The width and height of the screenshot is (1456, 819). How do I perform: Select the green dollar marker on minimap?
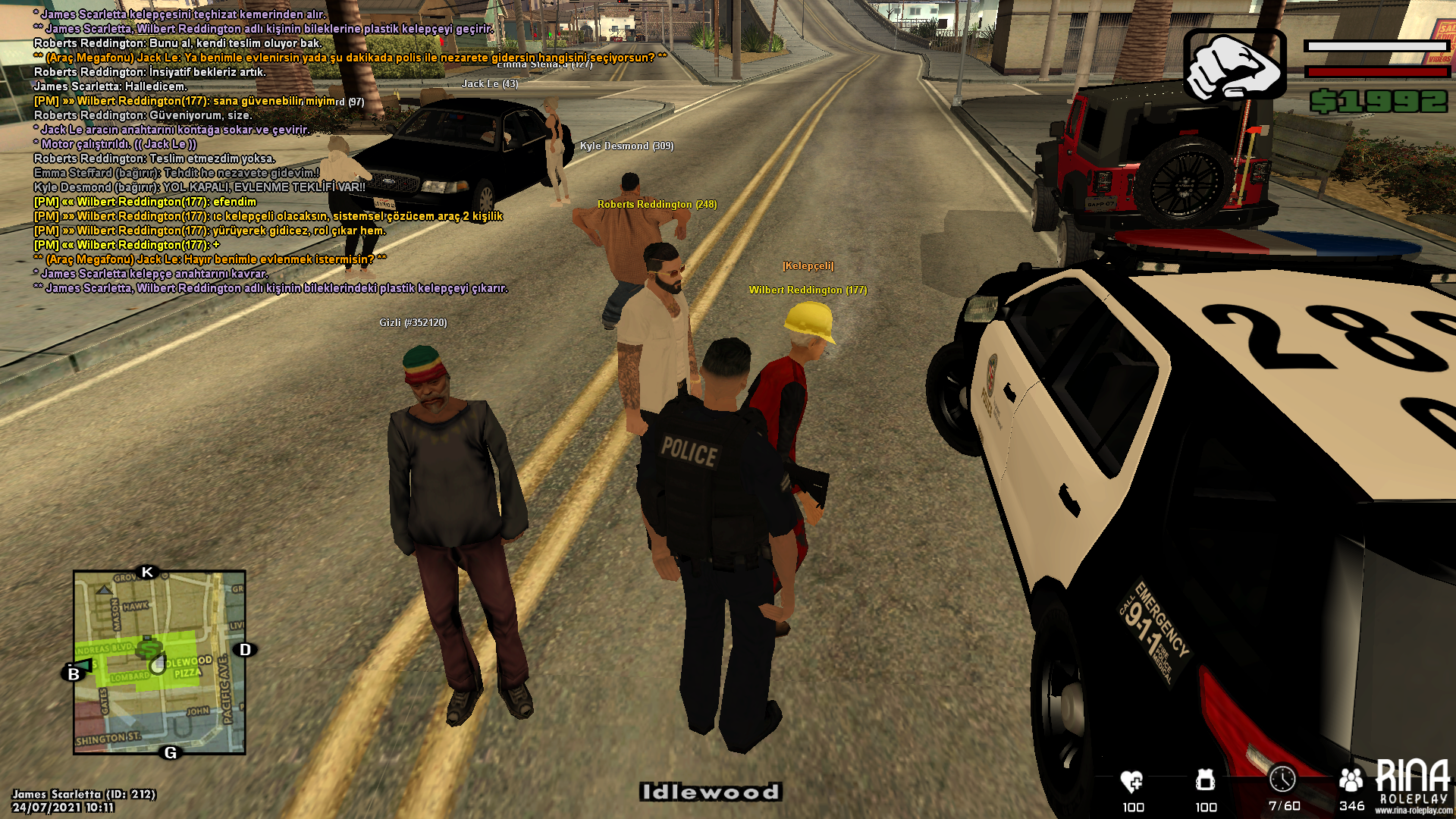(x=149, y=647)
